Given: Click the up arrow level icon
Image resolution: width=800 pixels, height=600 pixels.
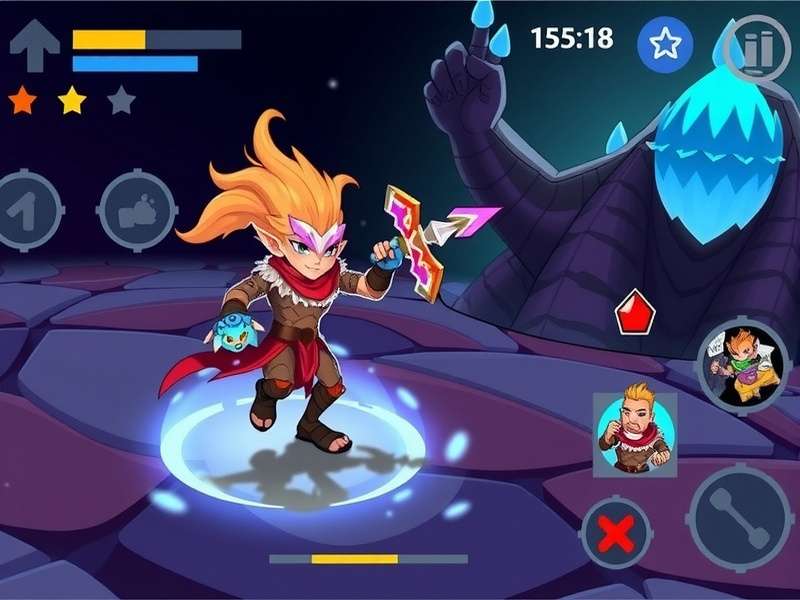Looking at the screenshot, I should [x=34, y=47].
